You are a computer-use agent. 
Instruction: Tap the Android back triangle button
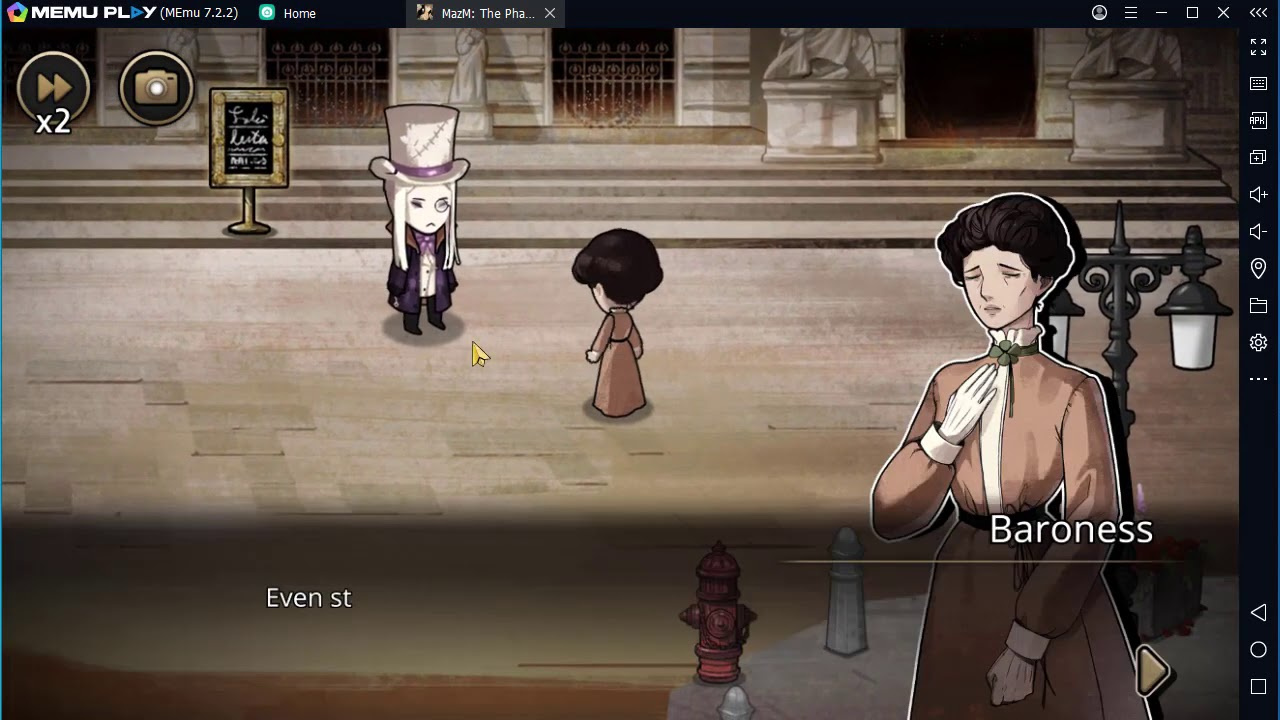[1258, 612]
